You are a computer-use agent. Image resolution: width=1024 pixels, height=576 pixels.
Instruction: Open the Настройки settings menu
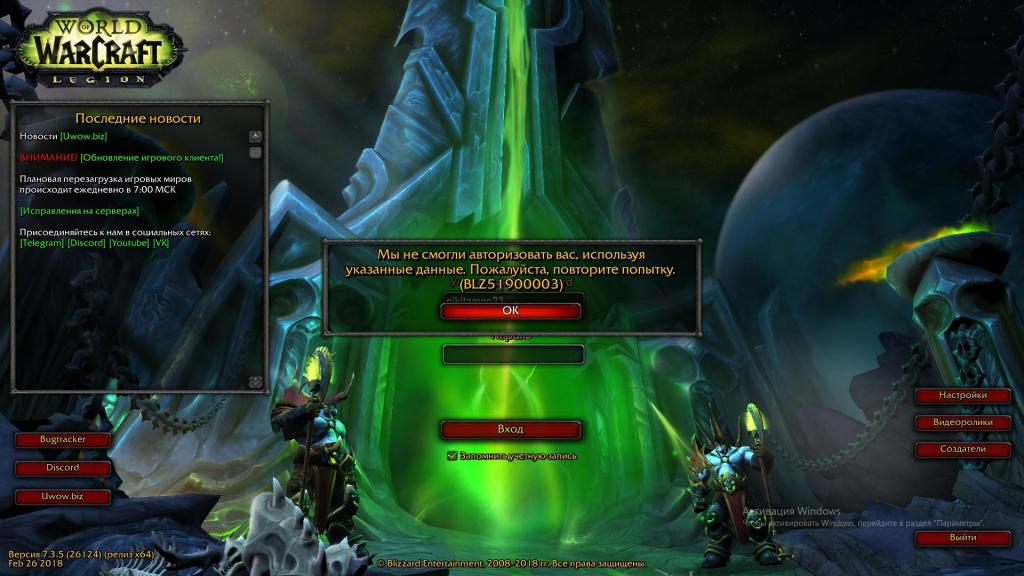[x=962, y=395]
